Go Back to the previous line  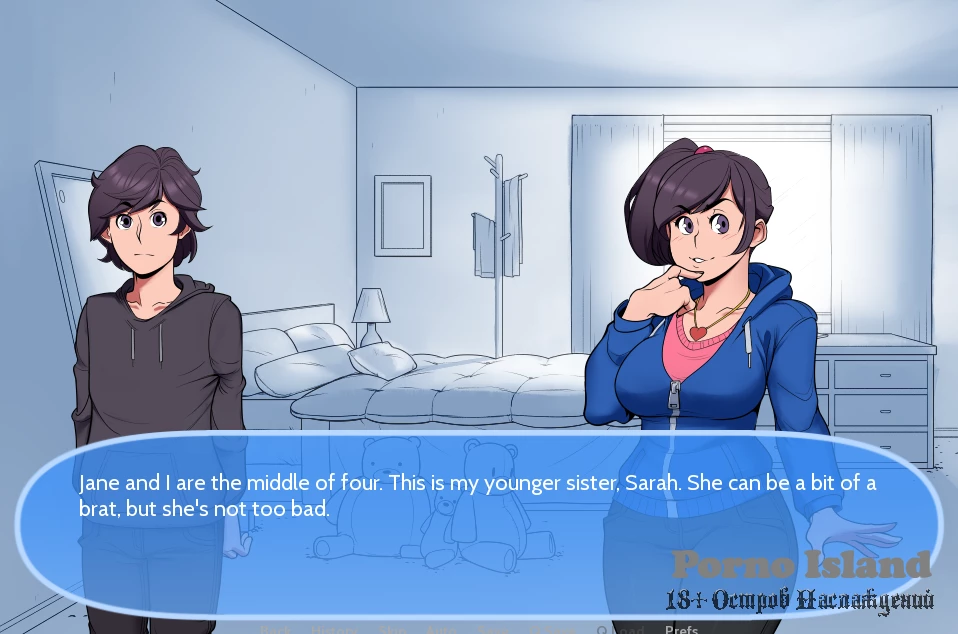(x=275, y=629)
